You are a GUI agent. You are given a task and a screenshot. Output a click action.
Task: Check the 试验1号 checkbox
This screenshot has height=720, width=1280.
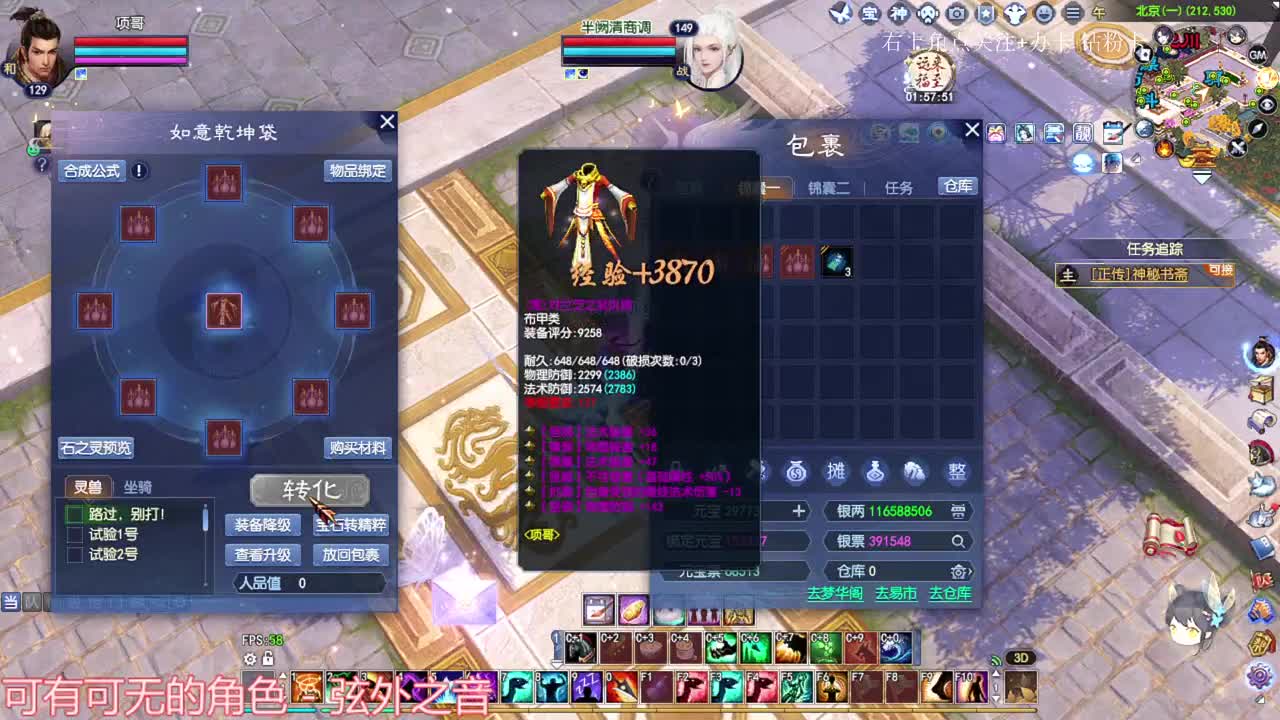pos(74,534)
